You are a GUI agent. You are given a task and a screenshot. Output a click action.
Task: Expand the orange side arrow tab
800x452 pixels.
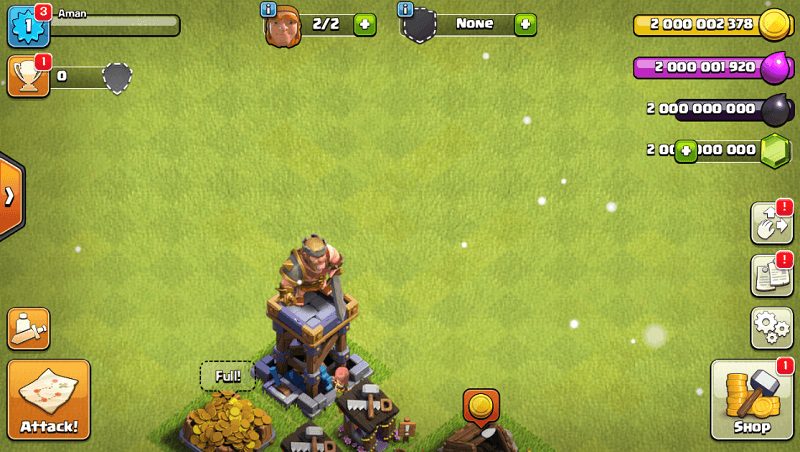[10, 196]
